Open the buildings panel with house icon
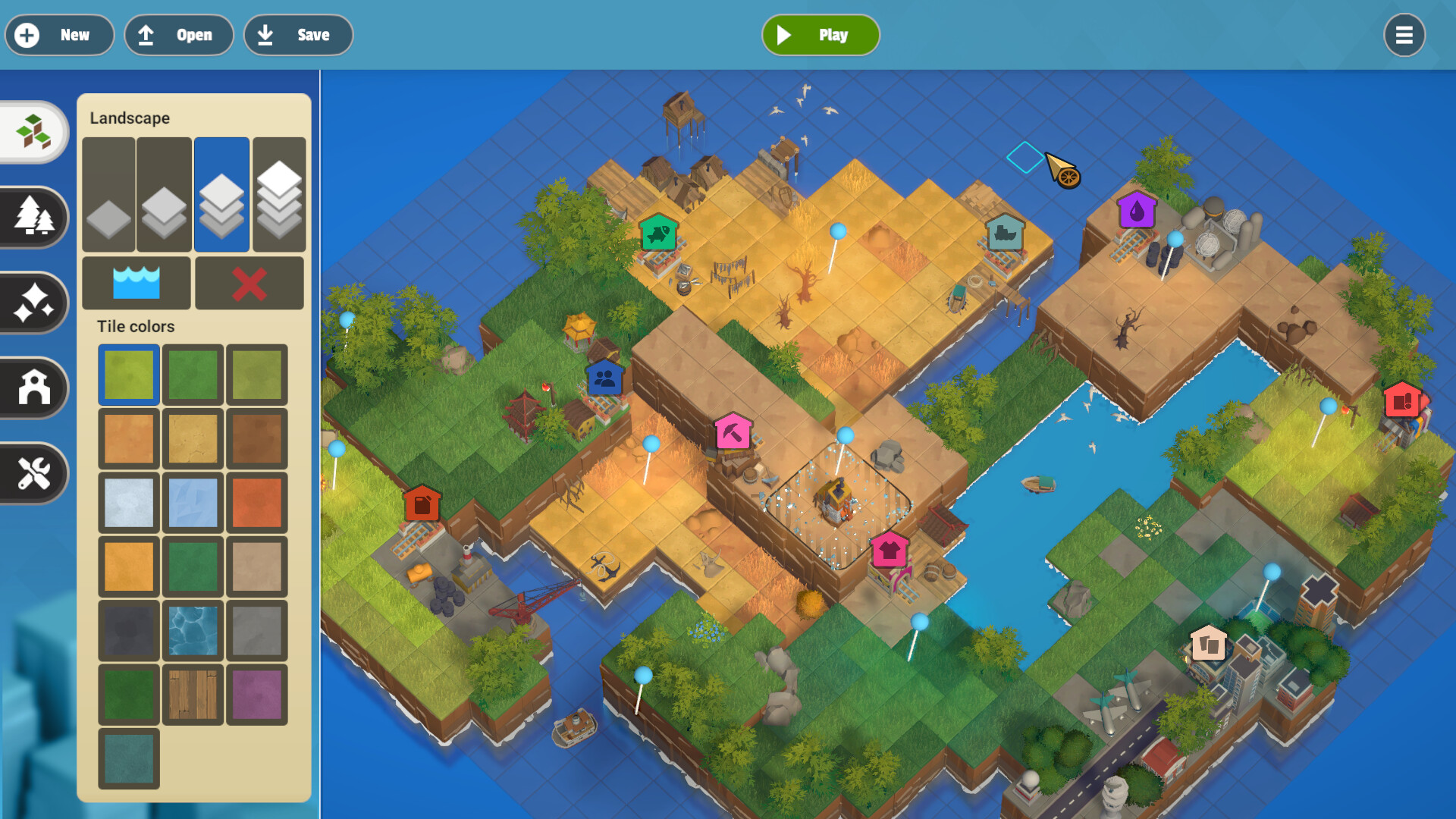 tap(32, 388)
